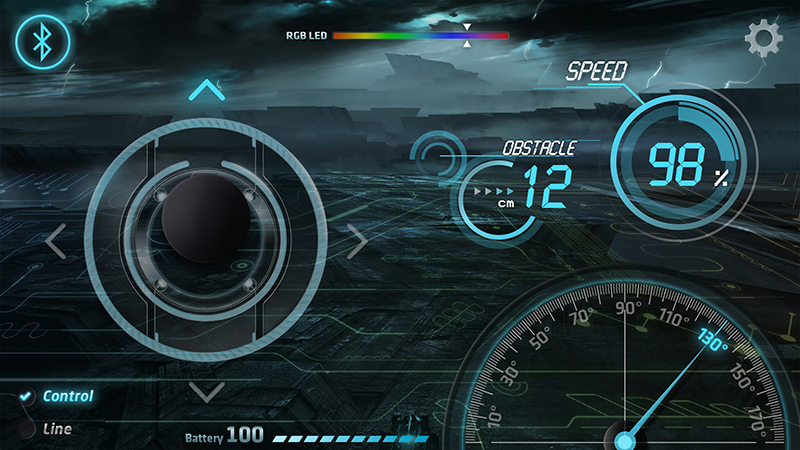Click the up arrow above joystick
The width and height of the screenshot is (800, 450).
[206, 91]
